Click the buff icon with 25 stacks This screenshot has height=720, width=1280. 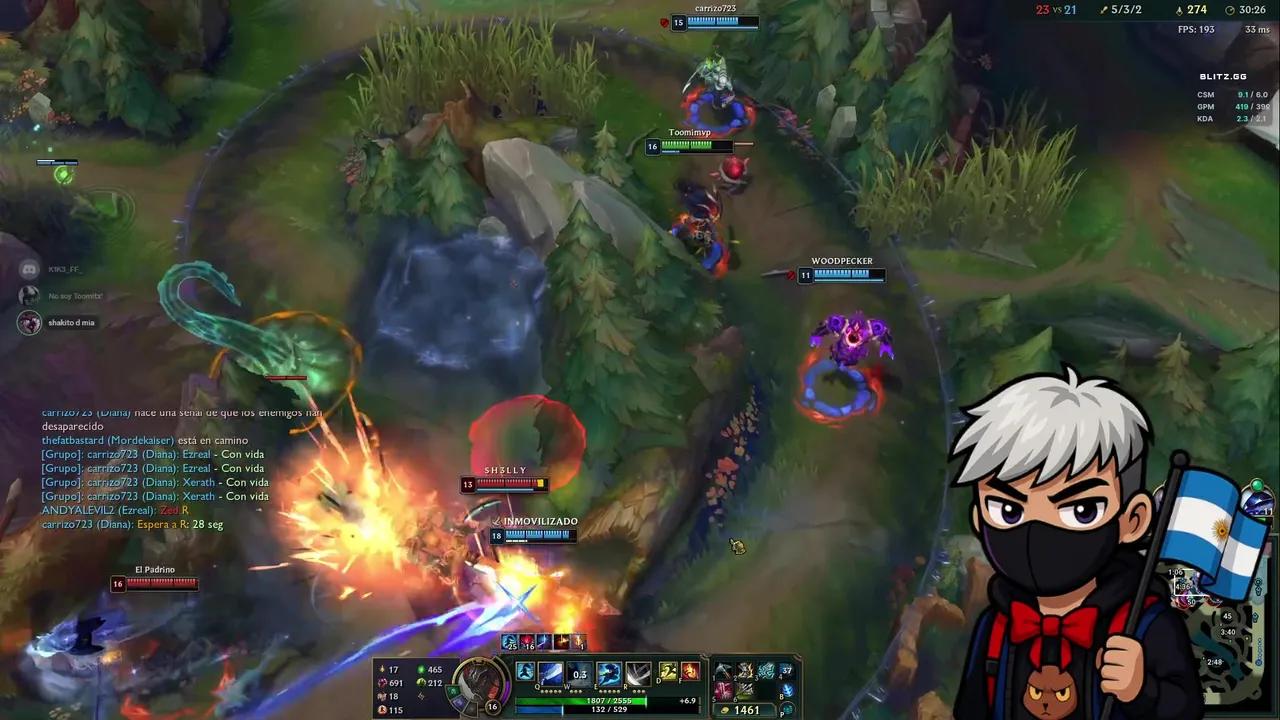[x=508, y=641]
